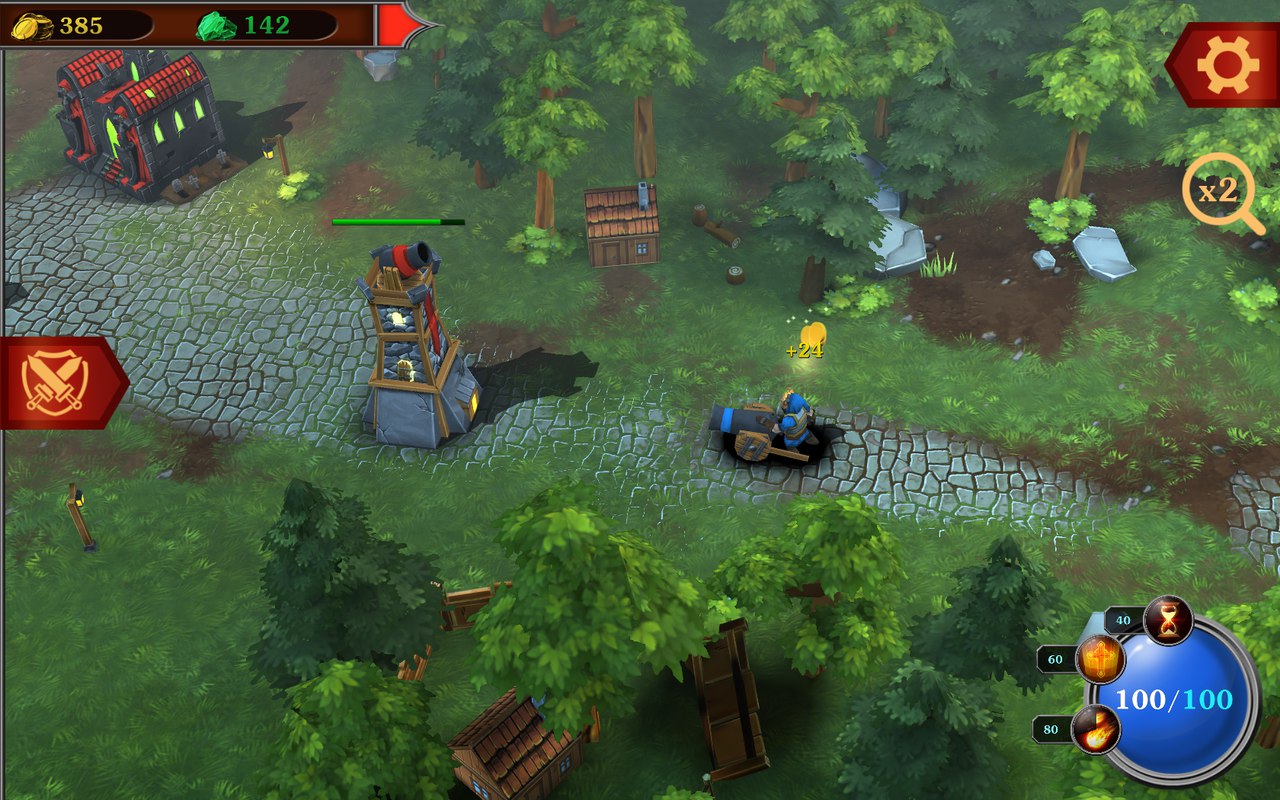The image size is (1280, 800).
Task: Open the settings gear menu
Action: point(1227,65)
